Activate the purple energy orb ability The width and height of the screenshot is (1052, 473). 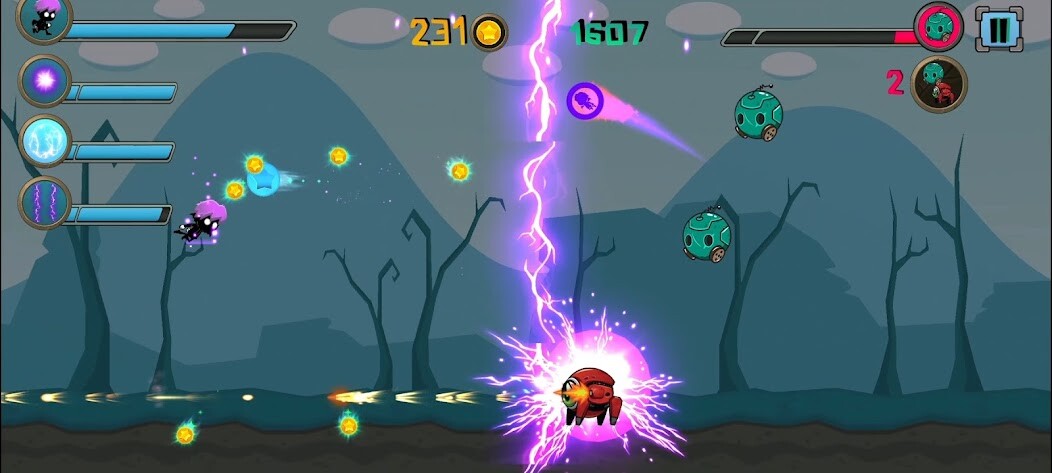point(45,80)
